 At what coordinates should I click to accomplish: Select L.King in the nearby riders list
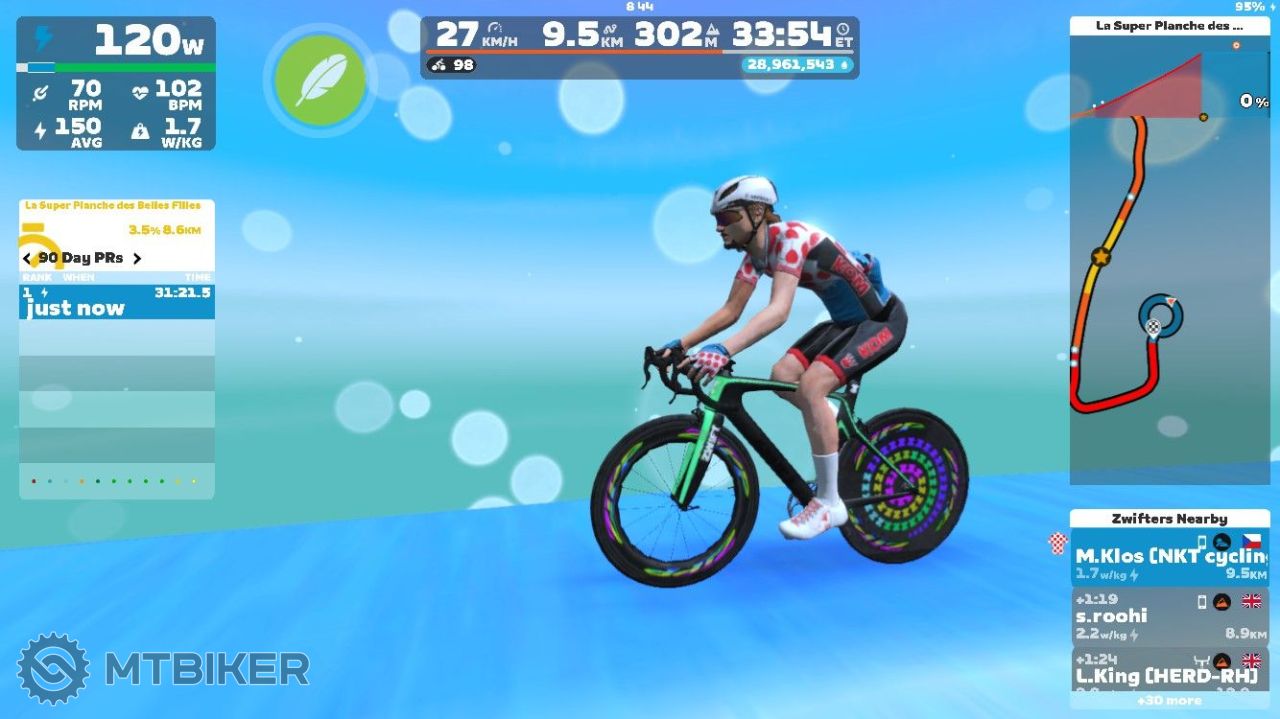coord(1169,670)
